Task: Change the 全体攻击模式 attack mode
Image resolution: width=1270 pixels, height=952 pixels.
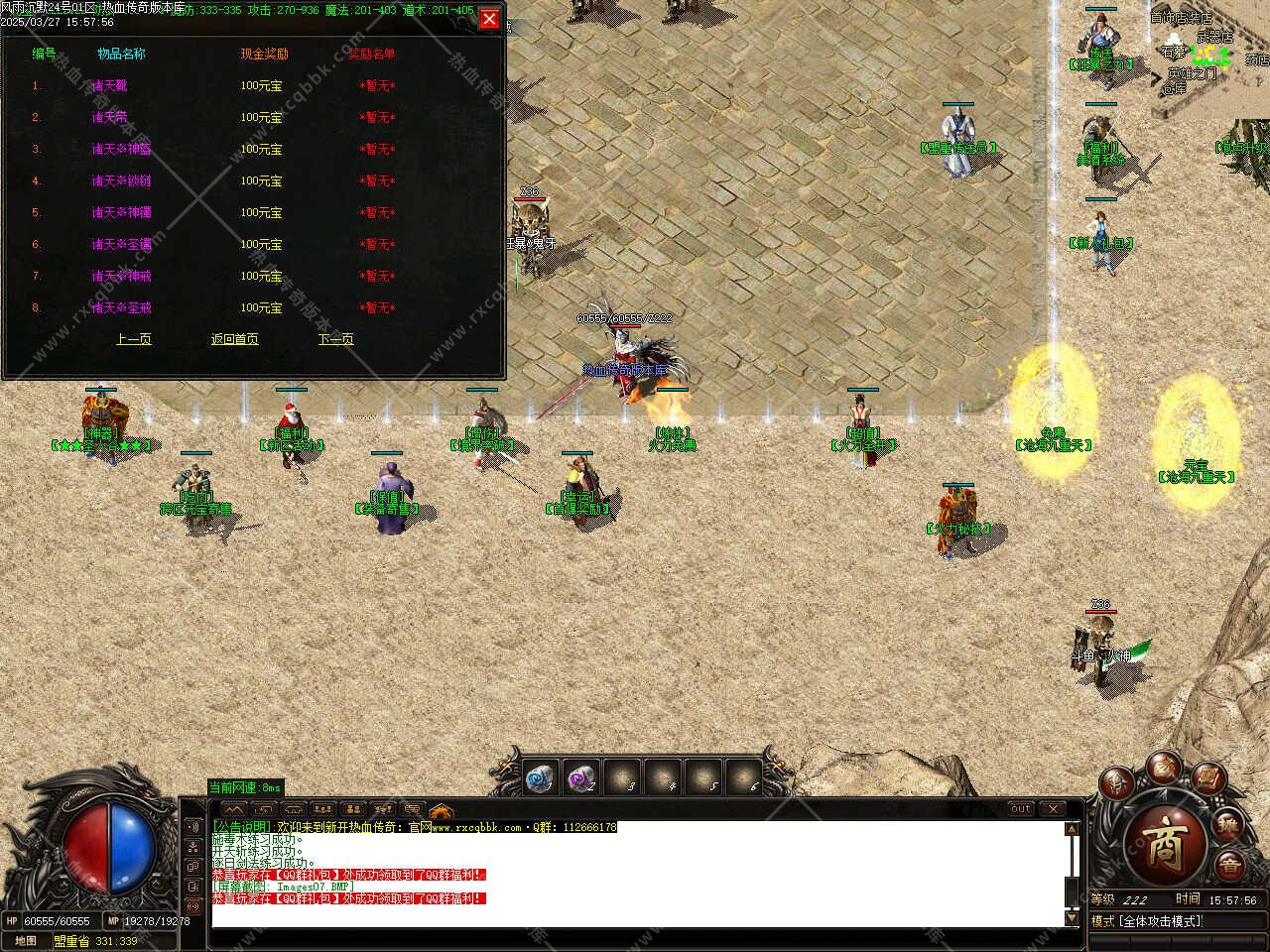Action: [x=1161, y=921]
